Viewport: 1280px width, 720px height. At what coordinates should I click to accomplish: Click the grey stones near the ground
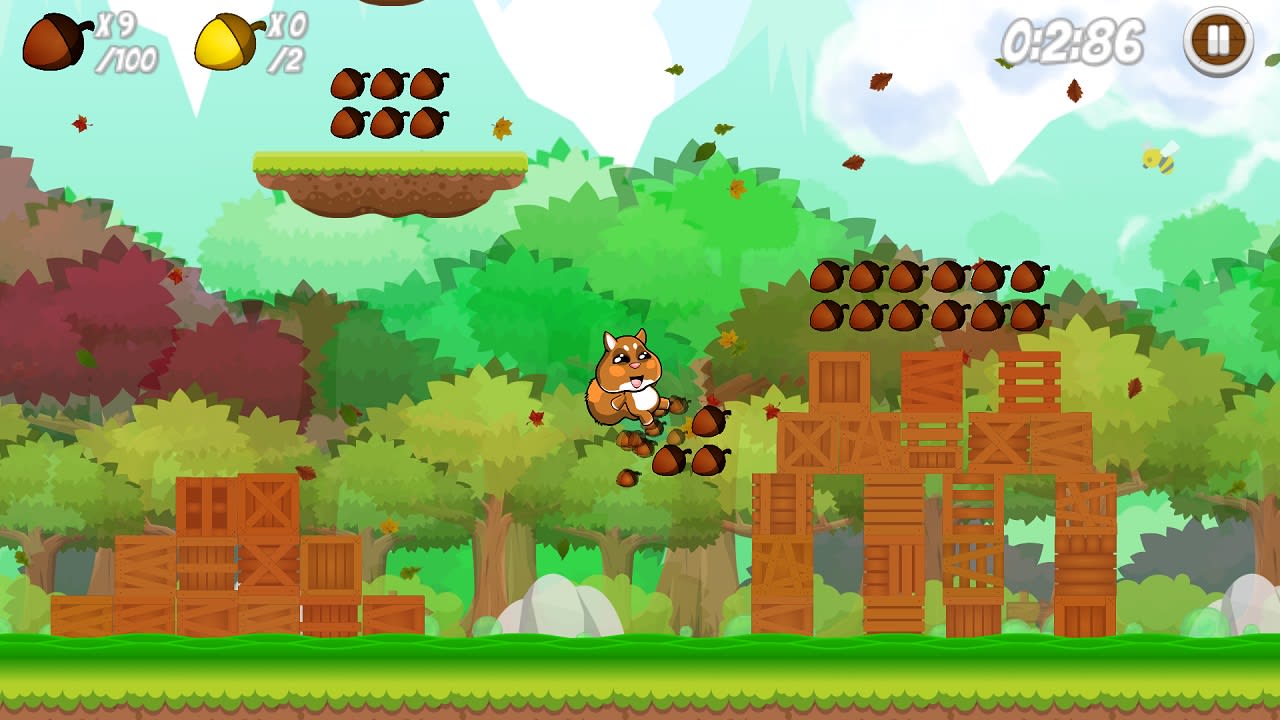coord(560,605)
